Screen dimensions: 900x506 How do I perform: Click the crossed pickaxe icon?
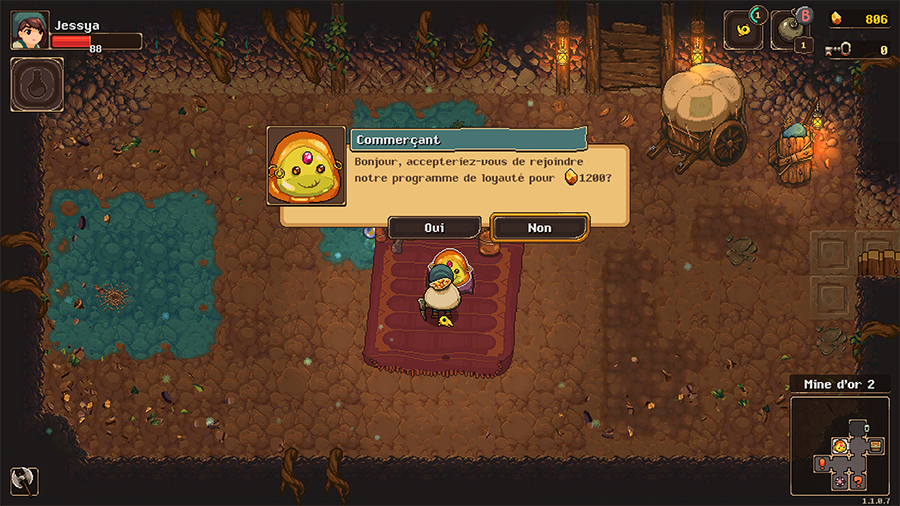(x=24, y=480)
